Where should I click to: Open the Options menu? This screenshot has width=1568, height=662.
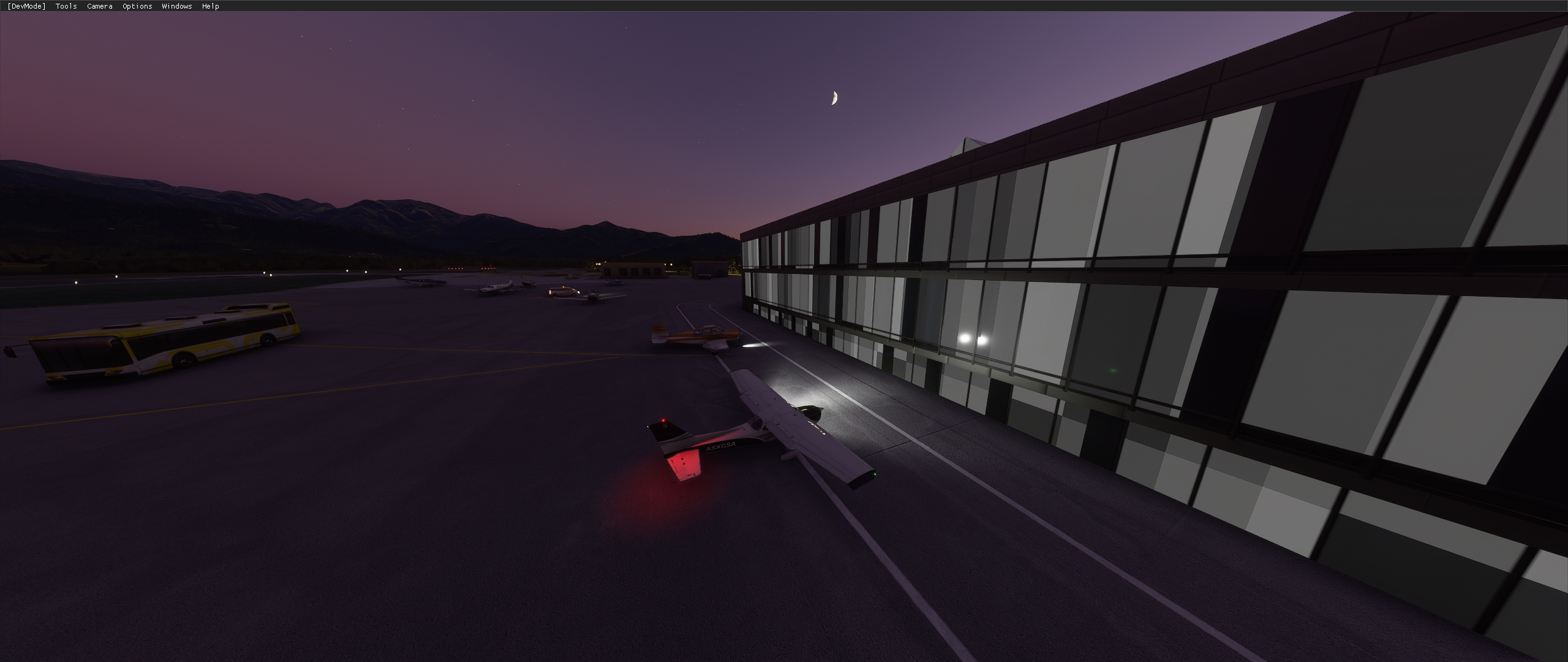[136, 6]
